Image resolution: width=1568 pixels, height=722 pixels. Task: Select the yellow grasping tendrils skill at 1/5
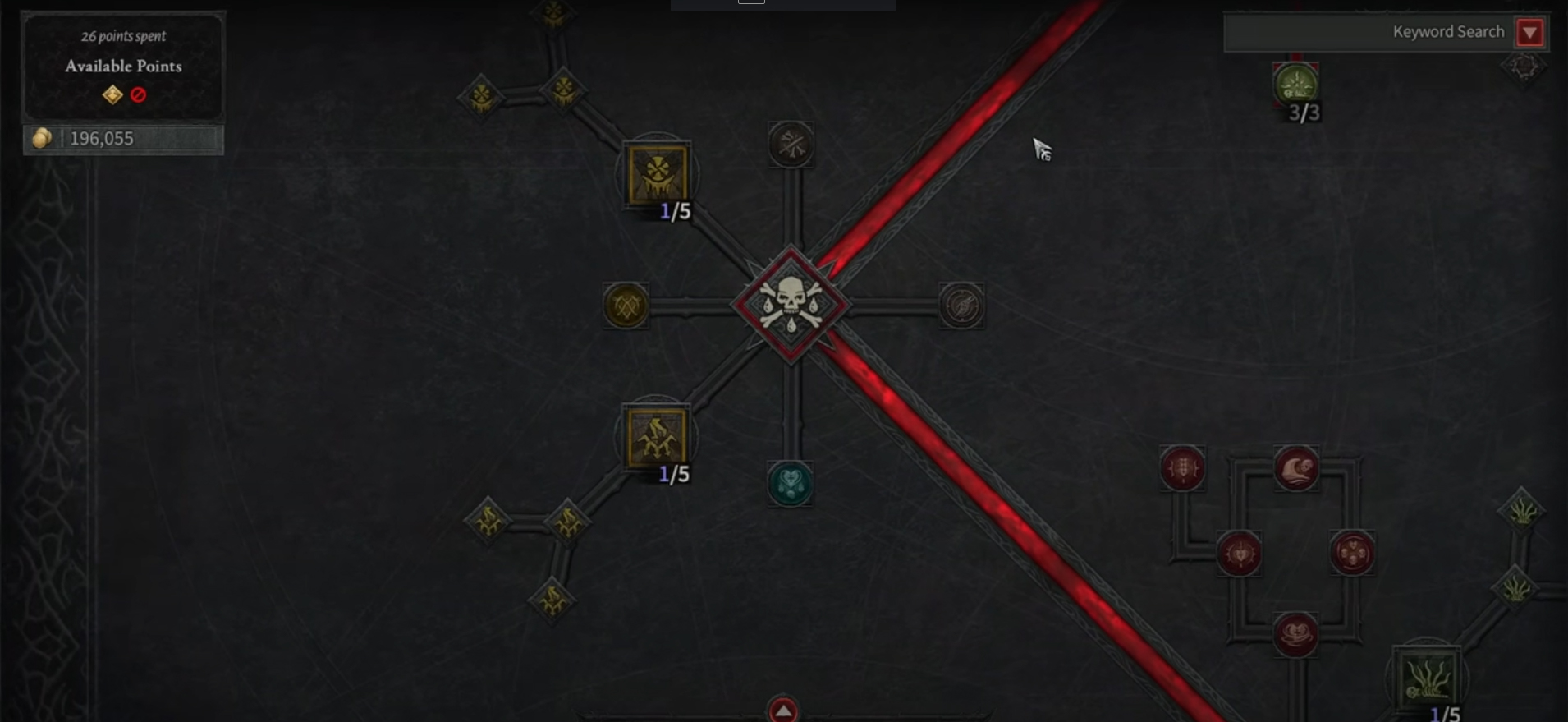coord(656,437)
